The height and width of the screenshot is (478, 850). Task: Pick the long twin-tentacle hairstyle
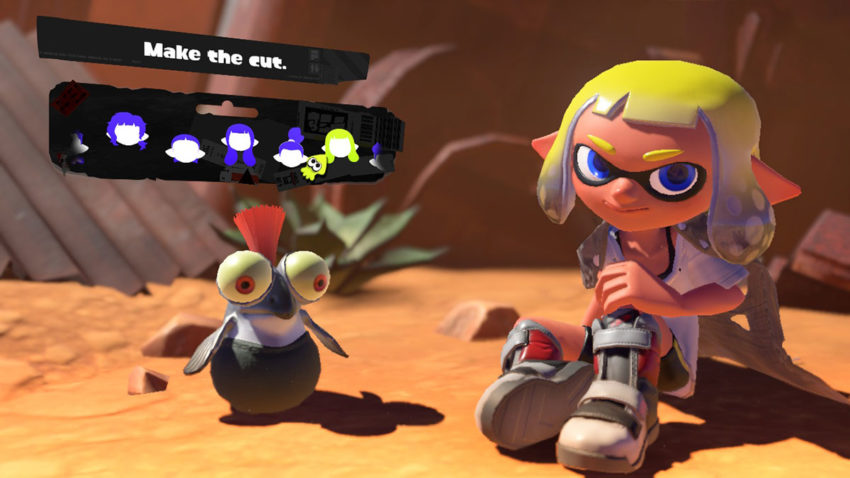[x=240, y=145]
